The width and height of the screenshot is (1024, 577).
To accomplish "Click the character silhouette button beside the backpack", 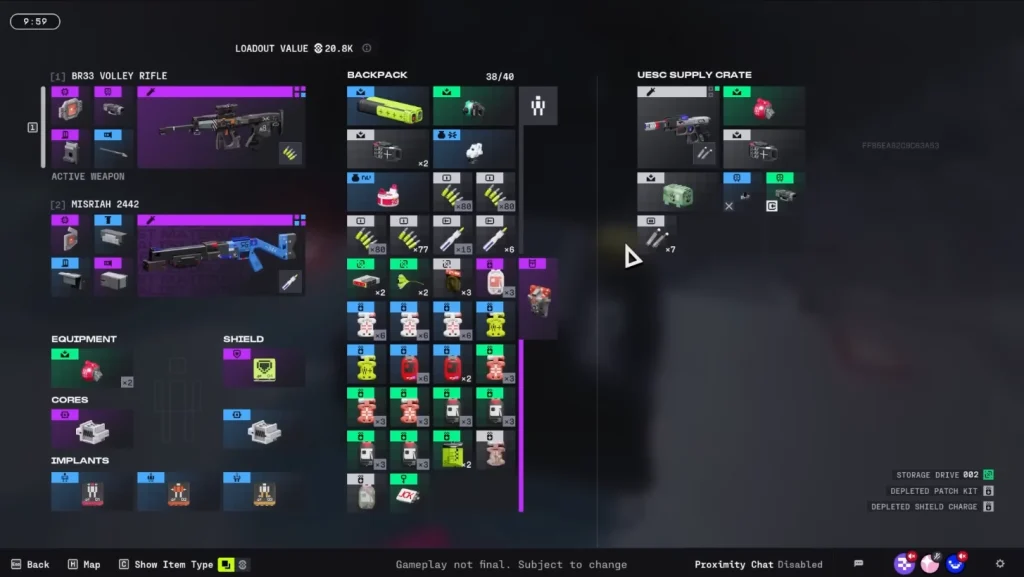I will 538,106.
